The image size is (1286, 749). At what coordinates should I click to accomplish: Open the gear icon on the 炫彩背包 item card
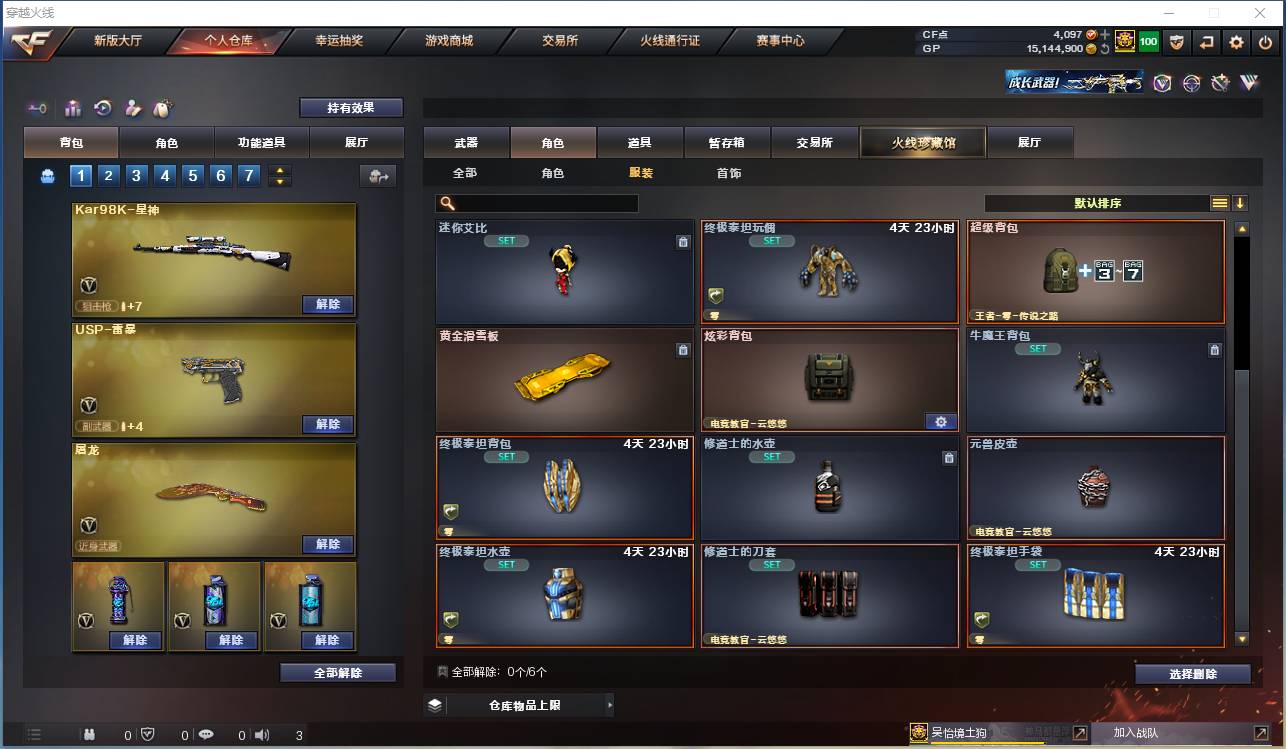click(940, 422)
